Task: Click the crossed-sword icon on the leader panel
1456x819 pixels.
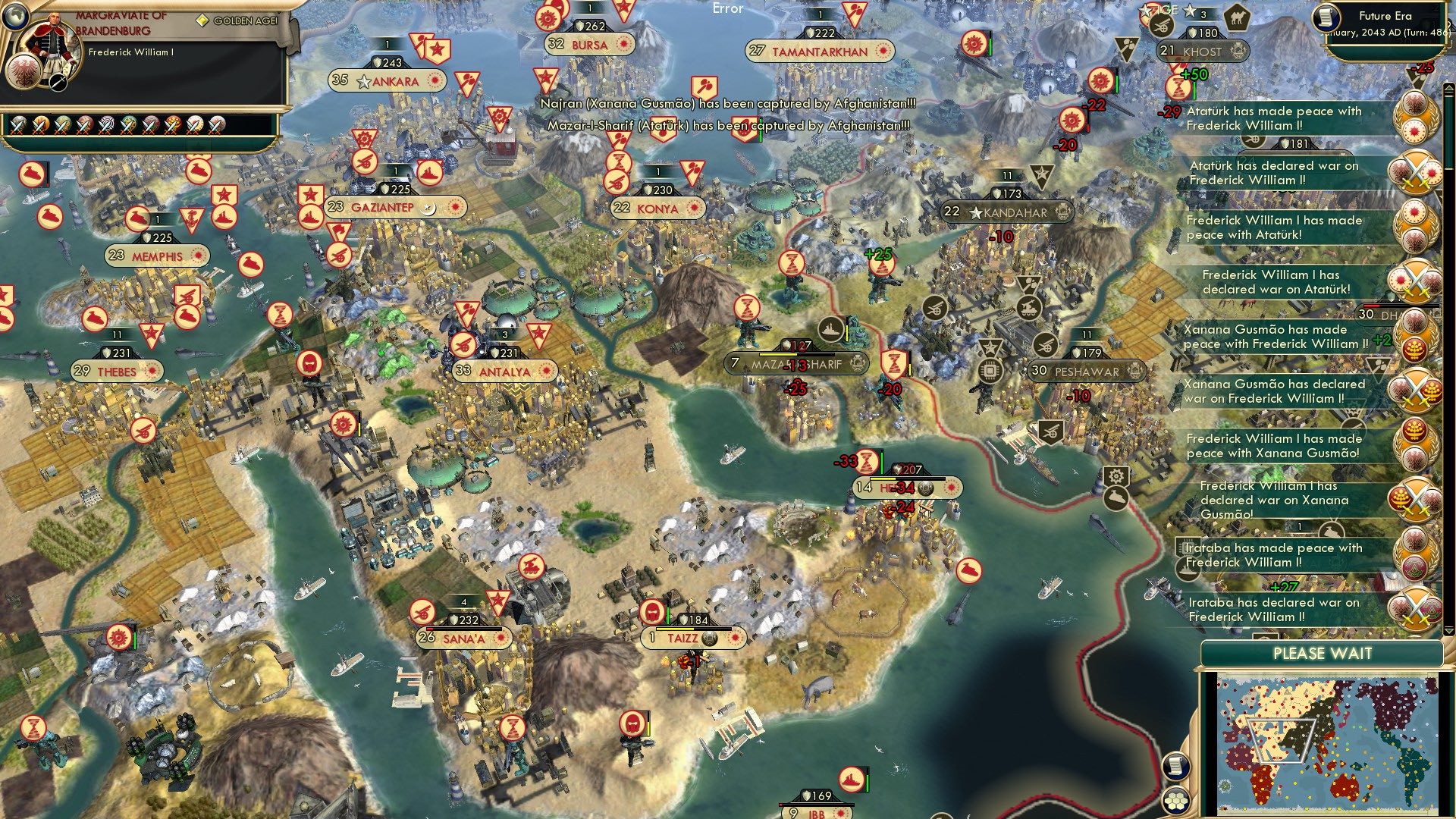Action: 57,83
